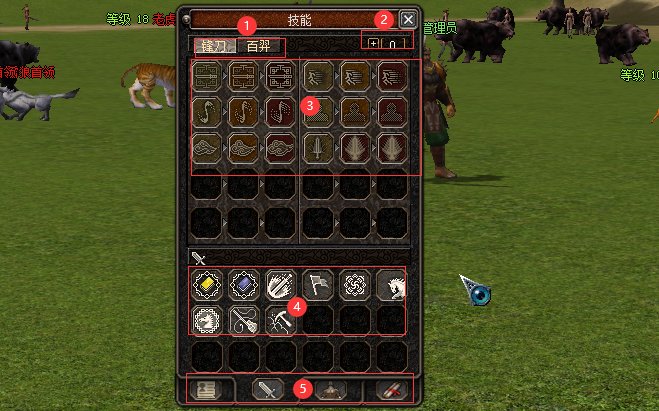The height and width of the screenshot is (411, 659).
Task: Activate the pinwheel swirl skill
Action: 355,286
